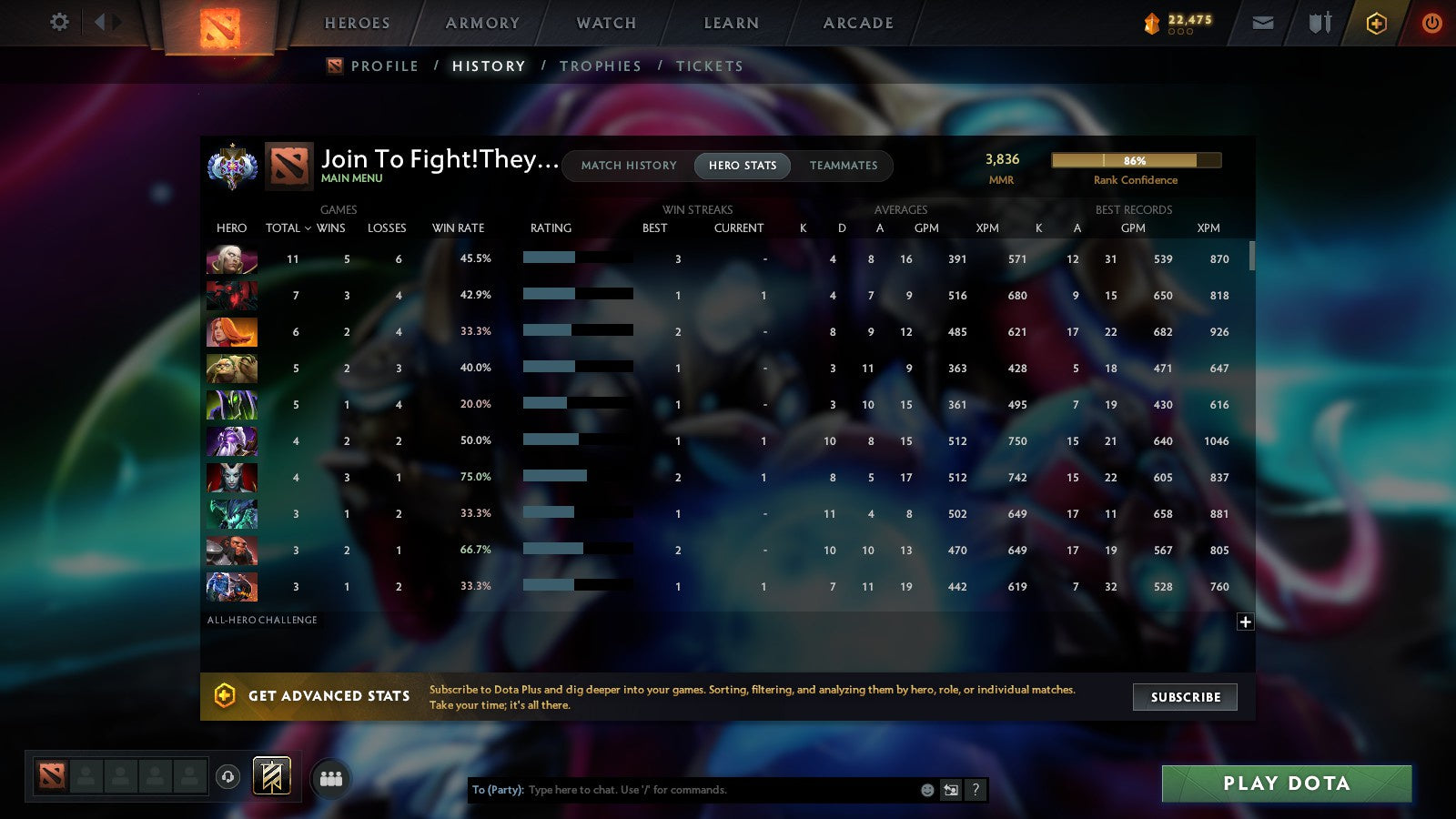Open the friends list with the people icon
This screenshot has width=1456, height=819.
click(x=331, y=776)
